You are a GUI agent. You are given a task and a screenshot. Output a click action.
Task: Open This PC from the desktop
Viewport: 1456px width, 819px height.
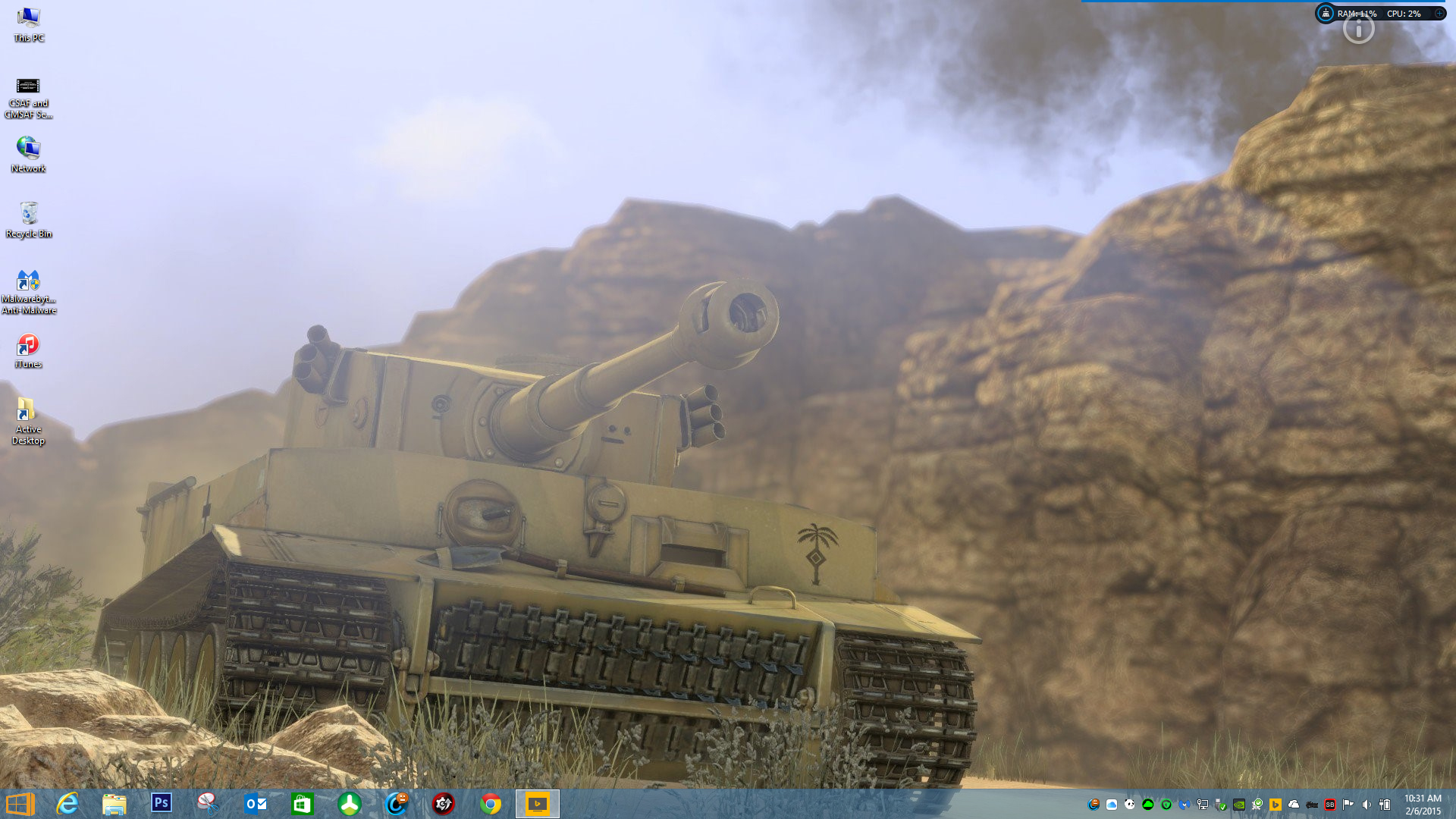[29, 17]
